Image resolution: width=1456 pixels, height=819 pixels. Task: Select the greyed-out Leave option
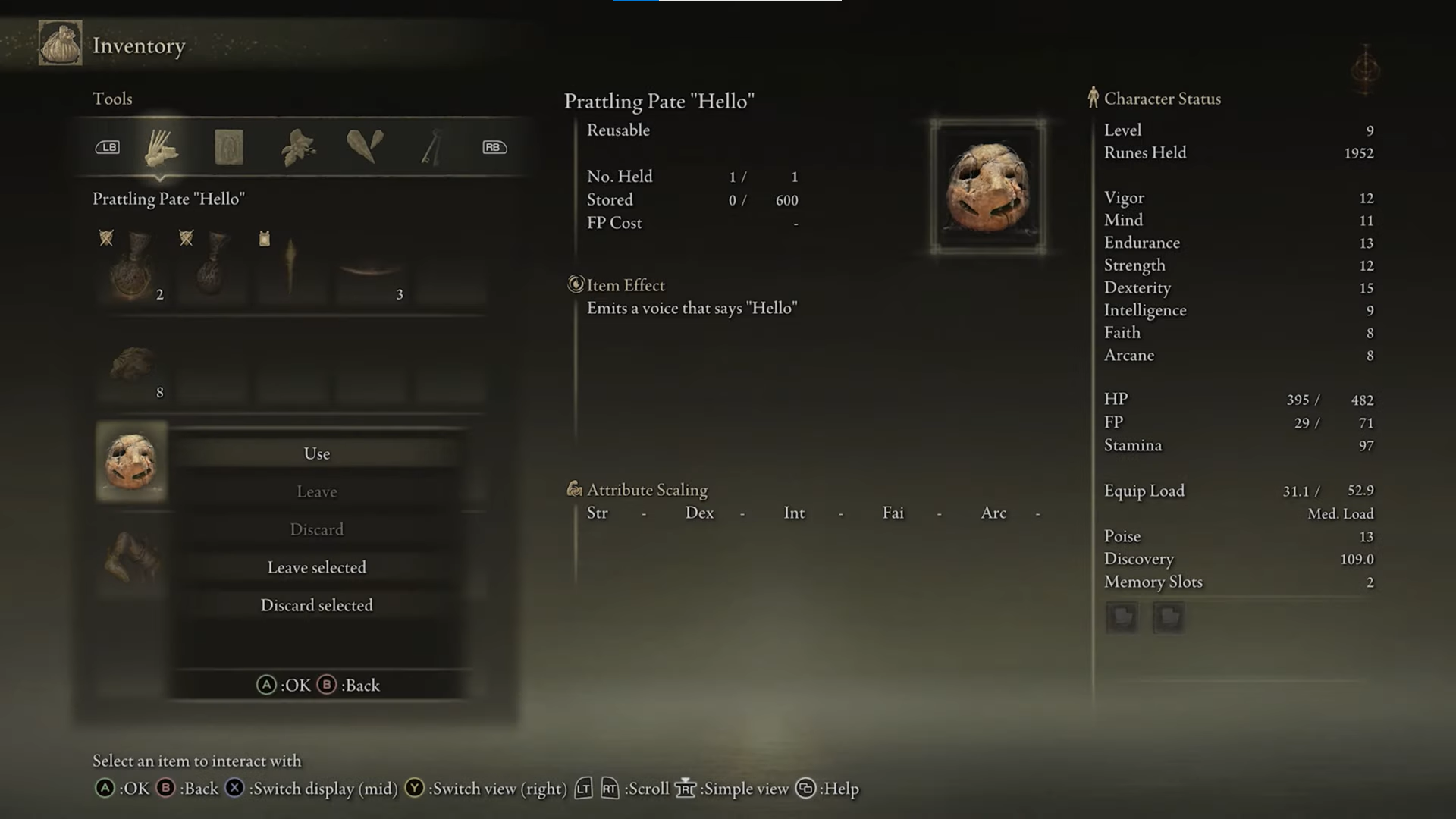(316, 491)
